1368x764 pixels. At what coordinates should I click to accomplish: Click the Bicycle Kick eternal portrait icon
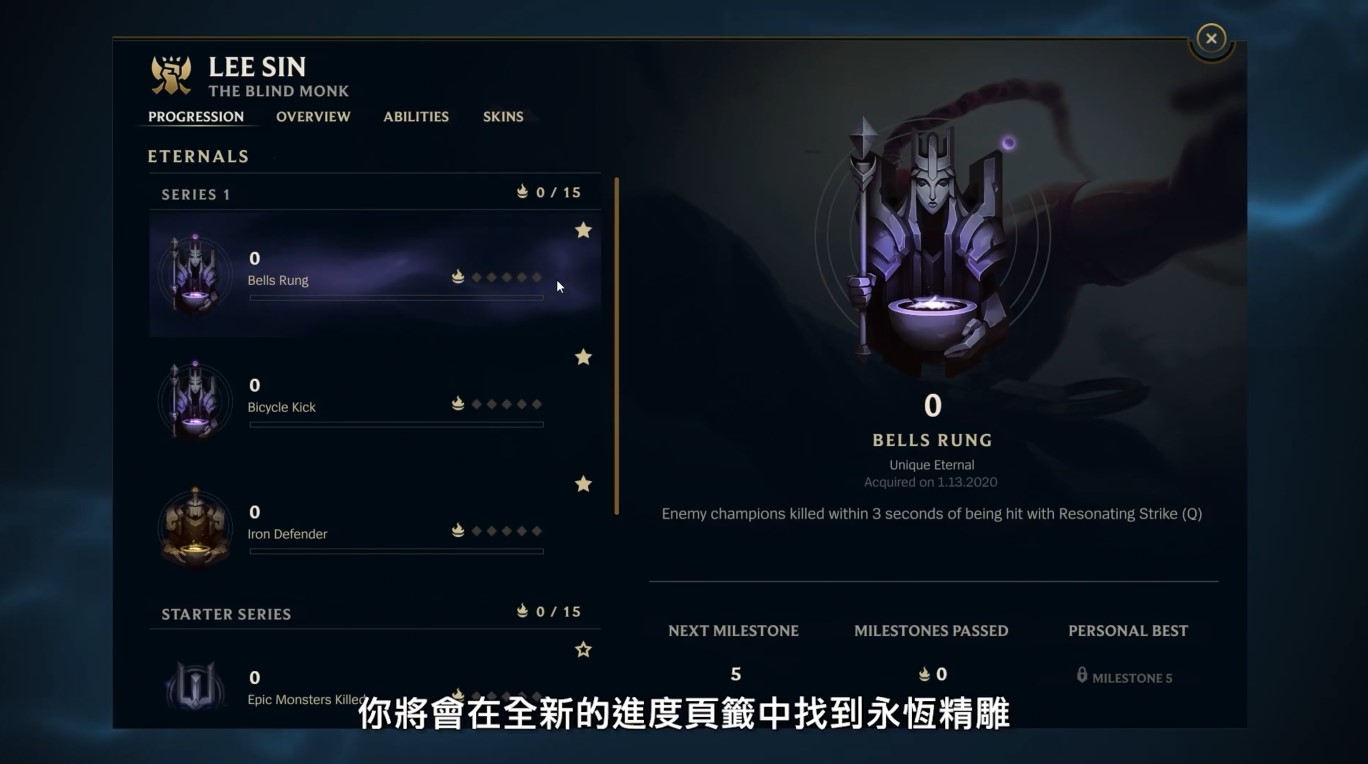[195, 400]
